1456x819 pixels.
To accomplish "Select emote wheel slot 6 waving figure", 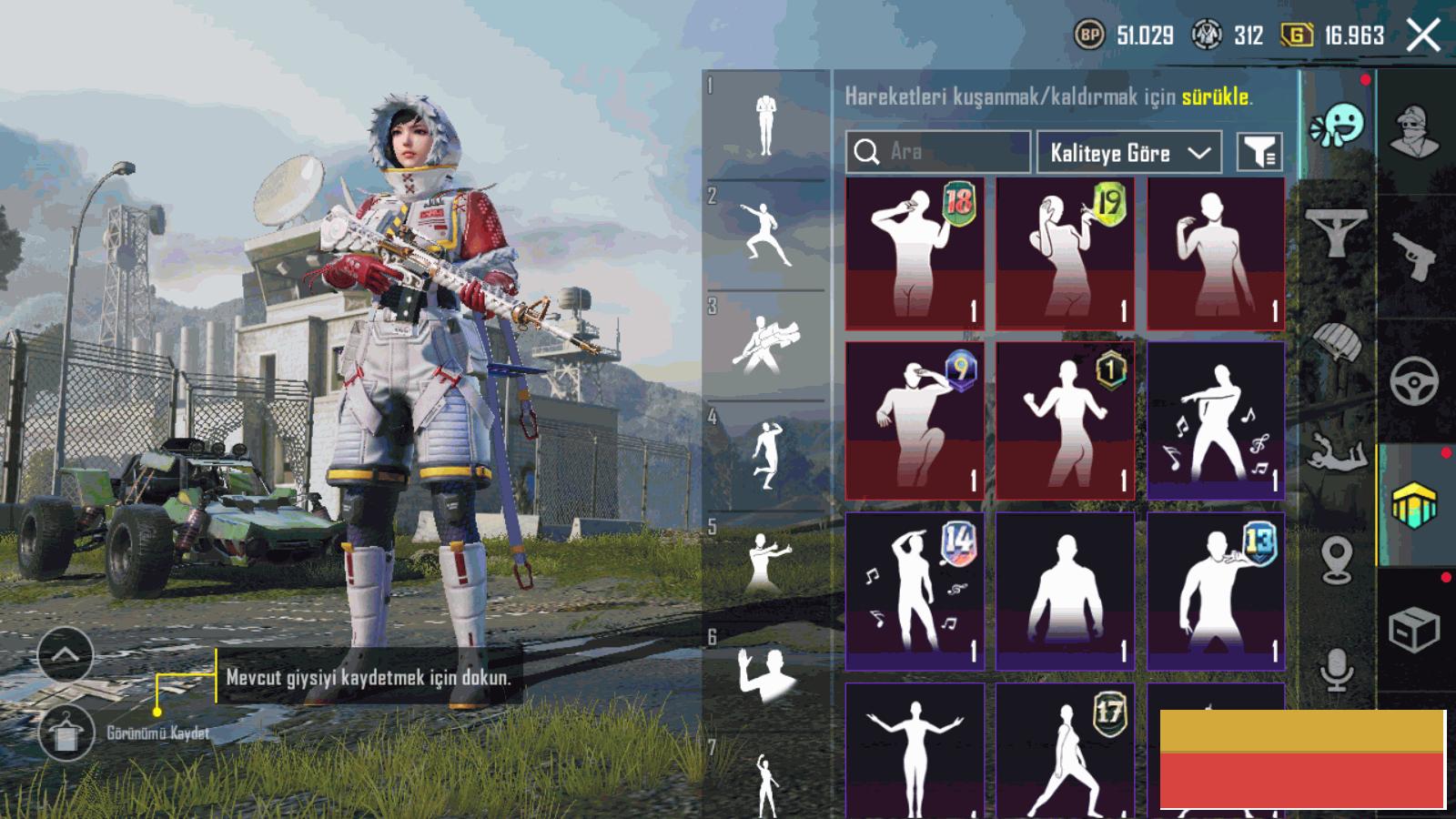I will pyautogui.click(x=765, y=675).
